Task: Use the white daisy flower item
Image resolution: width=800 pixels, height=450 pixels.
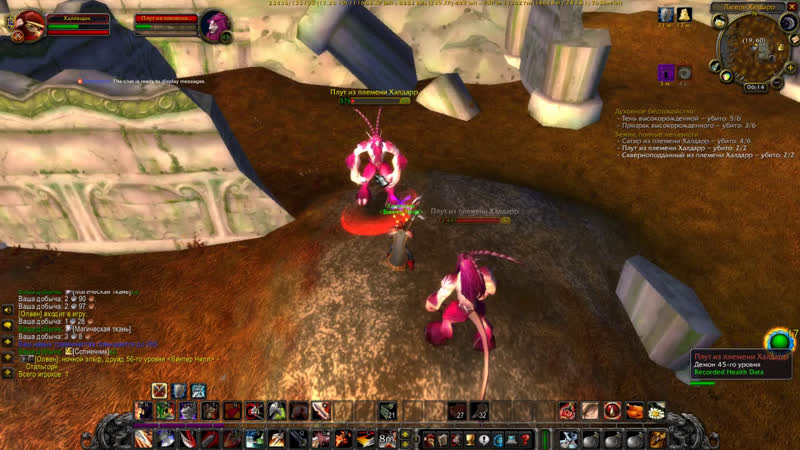Action: coord(657,410)
